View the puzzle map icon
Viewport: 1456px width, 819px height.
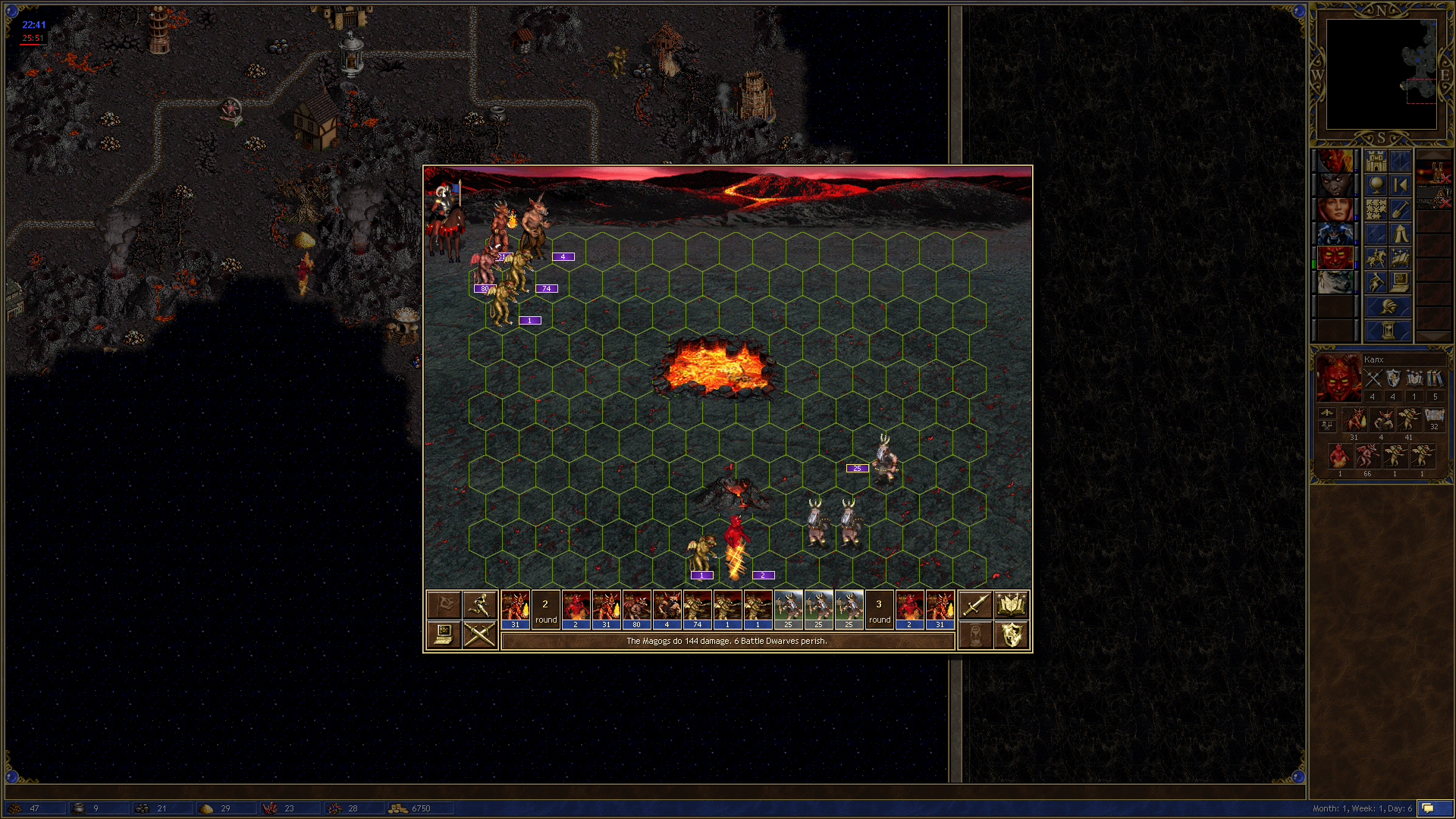pyautogui.click(x=1376, y=209)
